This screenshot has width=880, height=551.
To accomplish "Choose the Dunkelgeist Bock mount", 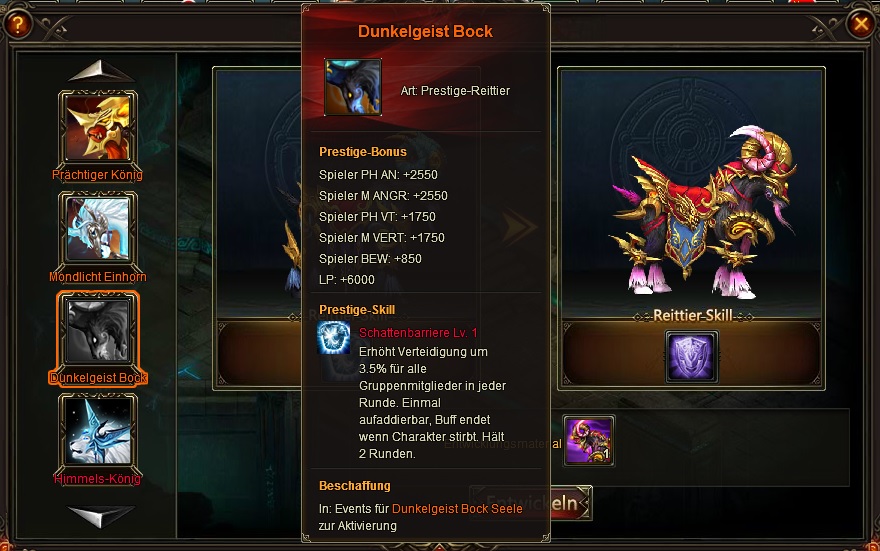I will coord(98,332).
